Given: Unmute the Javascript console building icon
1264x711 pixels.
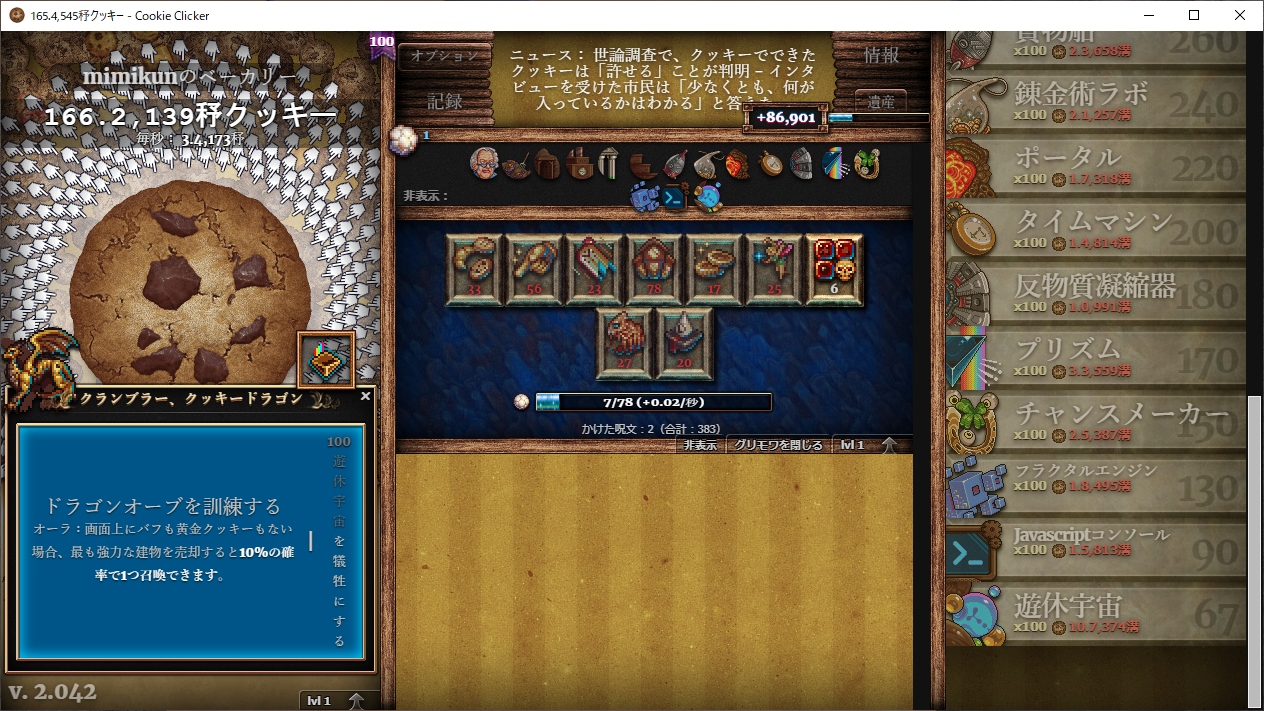Looking at the screenshot, I should pos(674,197).
